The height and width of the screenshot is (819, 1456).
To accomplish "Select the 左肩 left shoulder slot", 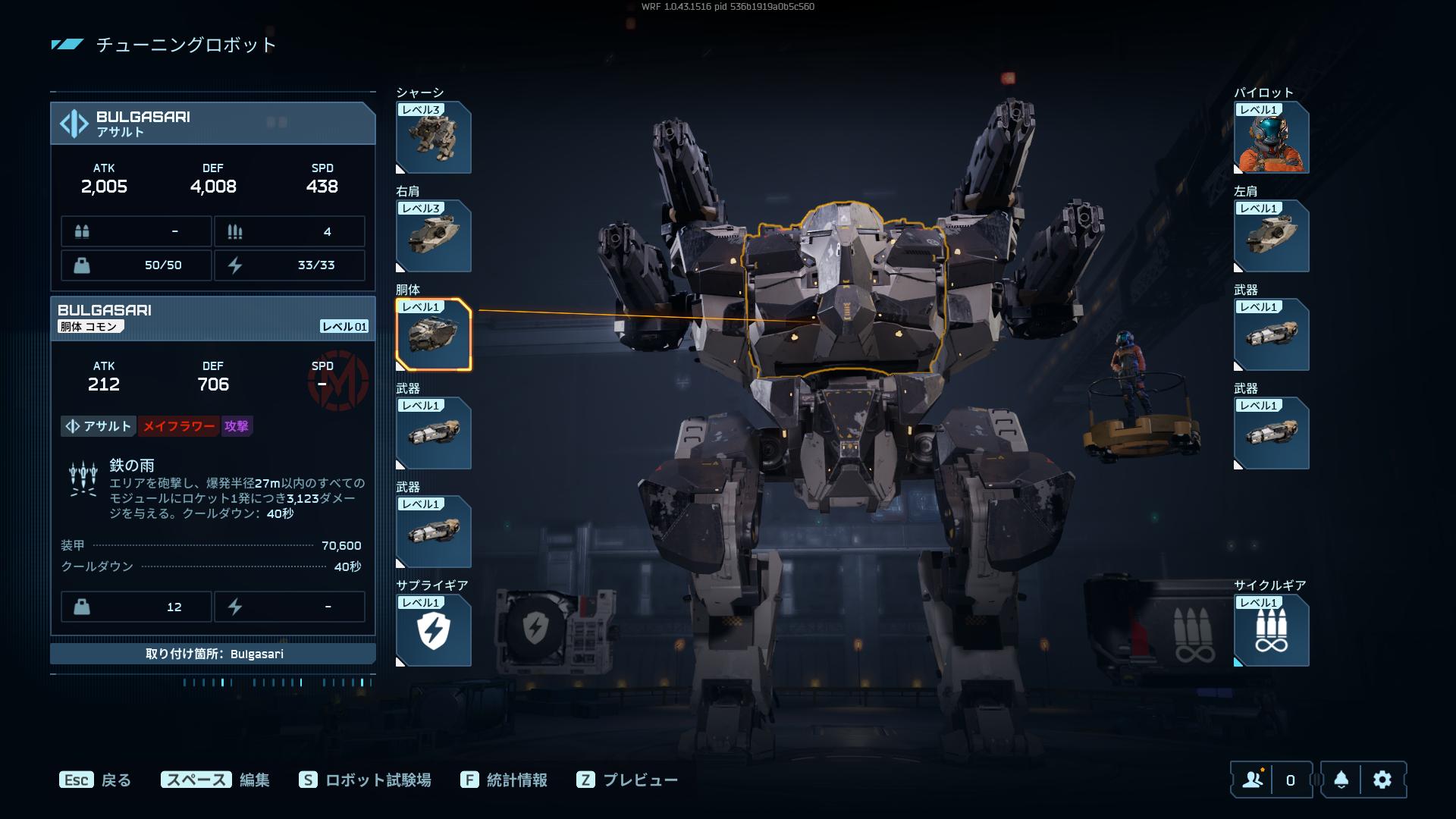I will [x=1271, y=237].
